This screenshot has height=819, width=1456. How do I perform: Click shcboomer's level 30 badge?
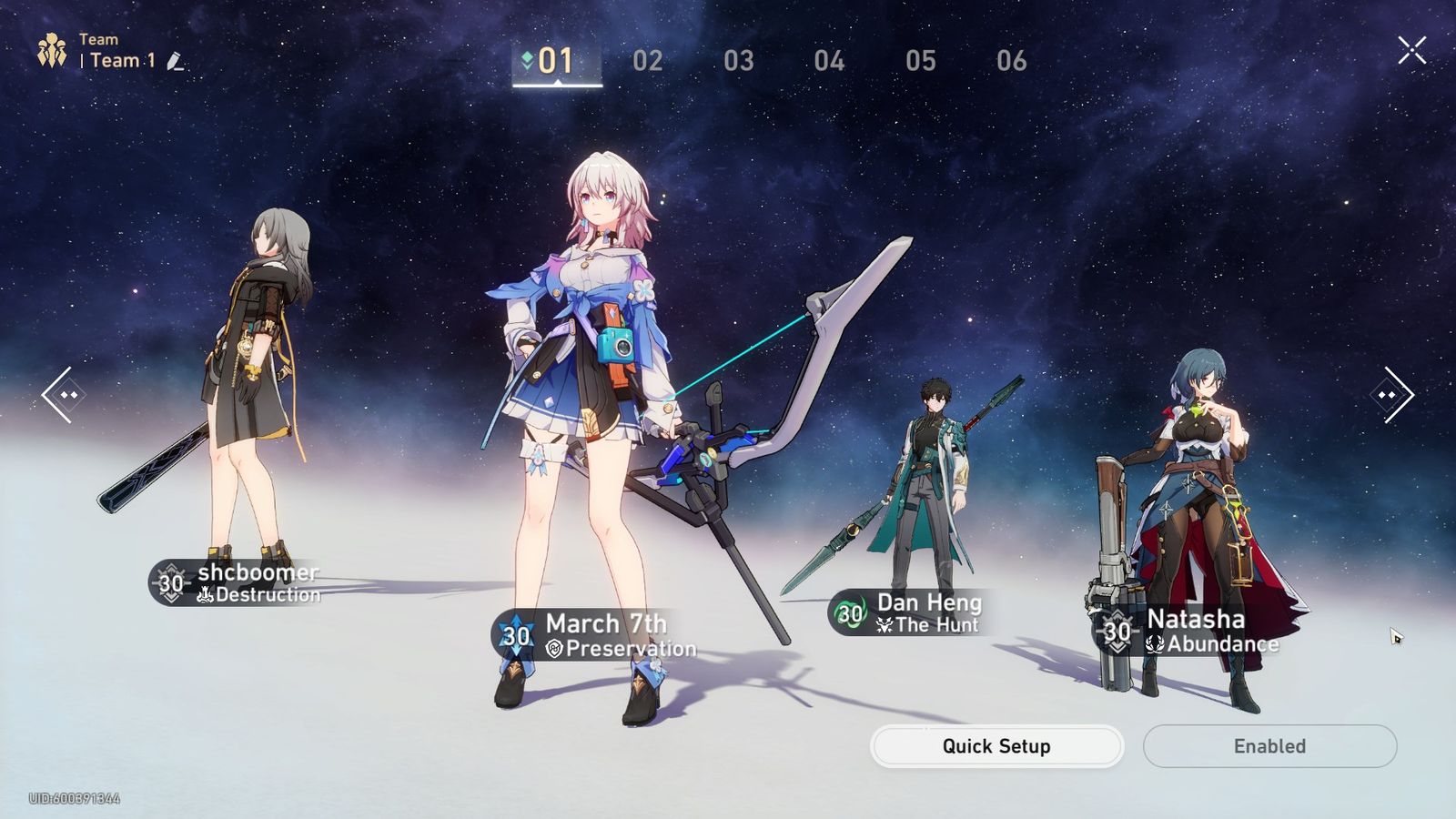click(171, 582)
